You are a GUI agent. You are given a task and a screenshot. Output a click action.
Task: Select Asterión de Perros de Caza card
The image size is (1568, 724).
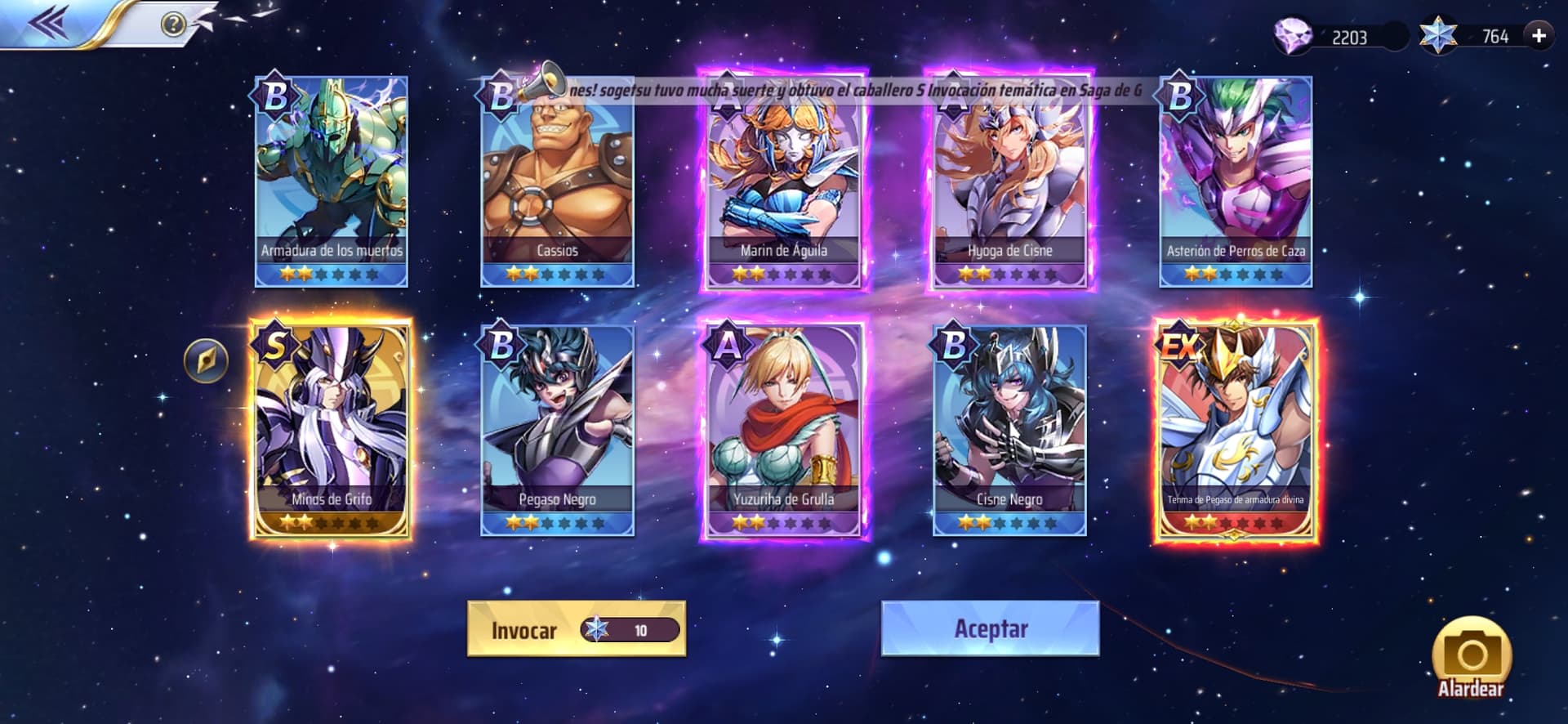point(1236,181)
